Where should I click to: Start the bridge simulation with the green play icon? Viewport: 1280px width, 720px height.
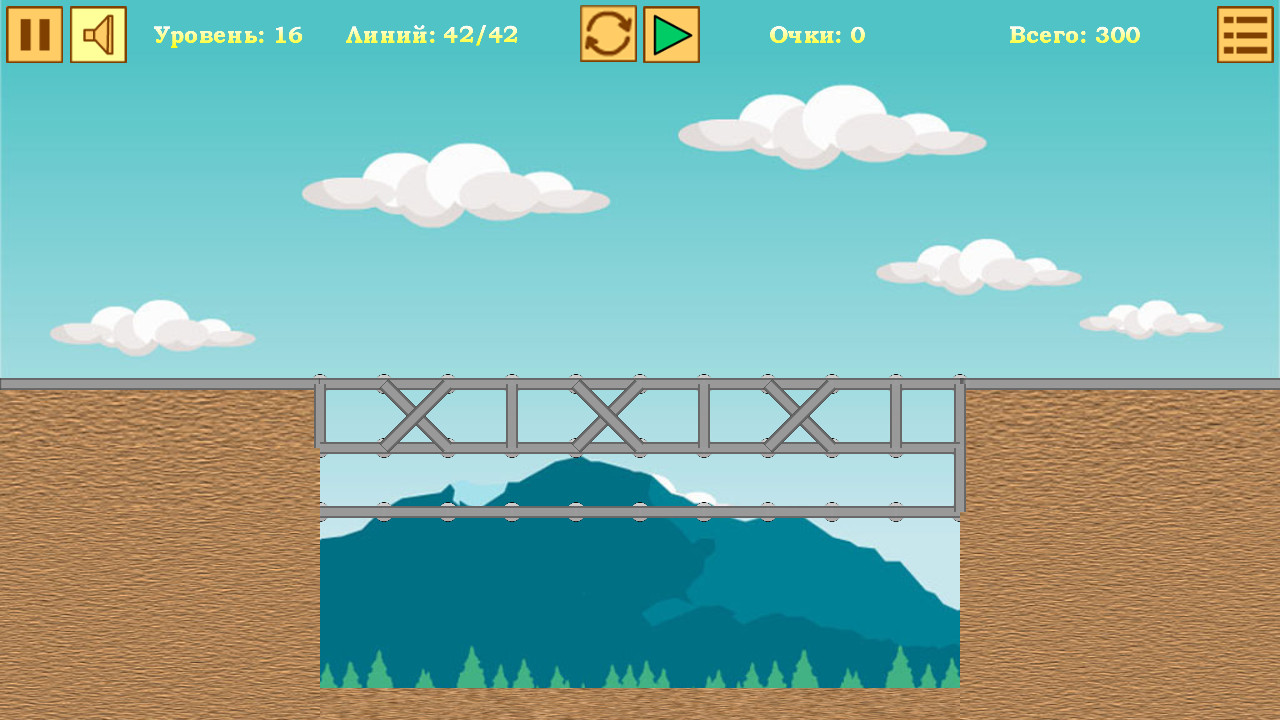(x=670, y=33)
